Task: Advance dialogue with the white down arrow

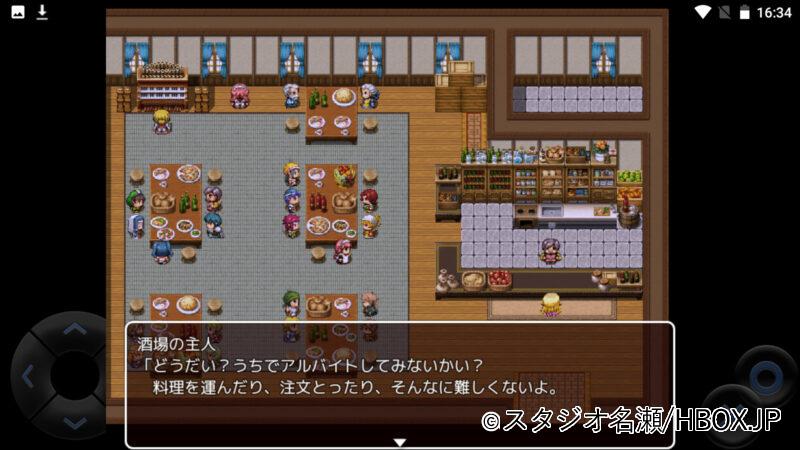Action: 399,442
